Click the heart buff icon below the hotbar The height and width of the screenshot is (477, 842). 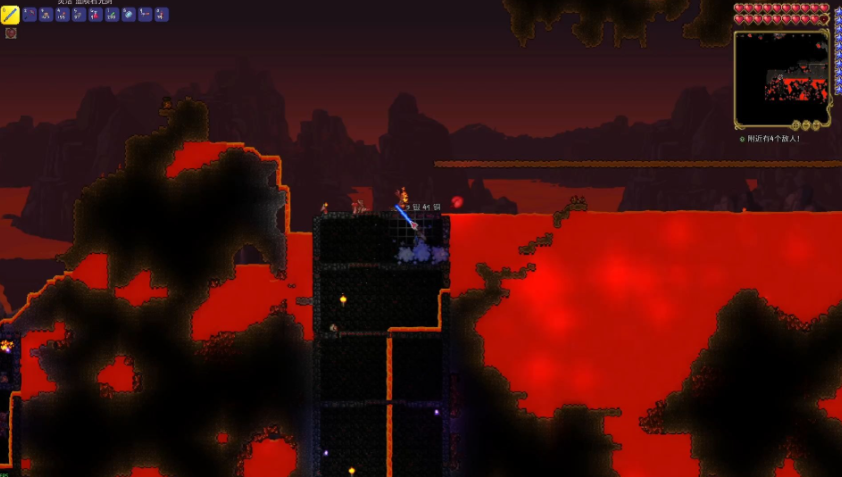pos(11,33)
